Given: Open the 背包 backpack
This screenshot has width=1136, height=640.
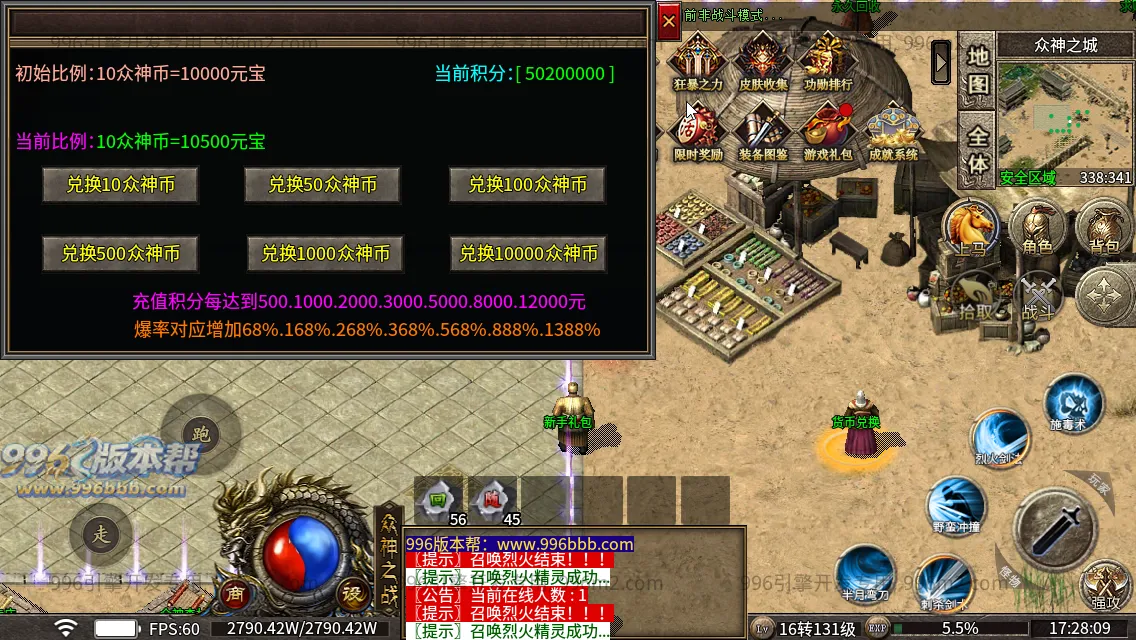Looking at the screenshot, I should (x=1103, y=229).
